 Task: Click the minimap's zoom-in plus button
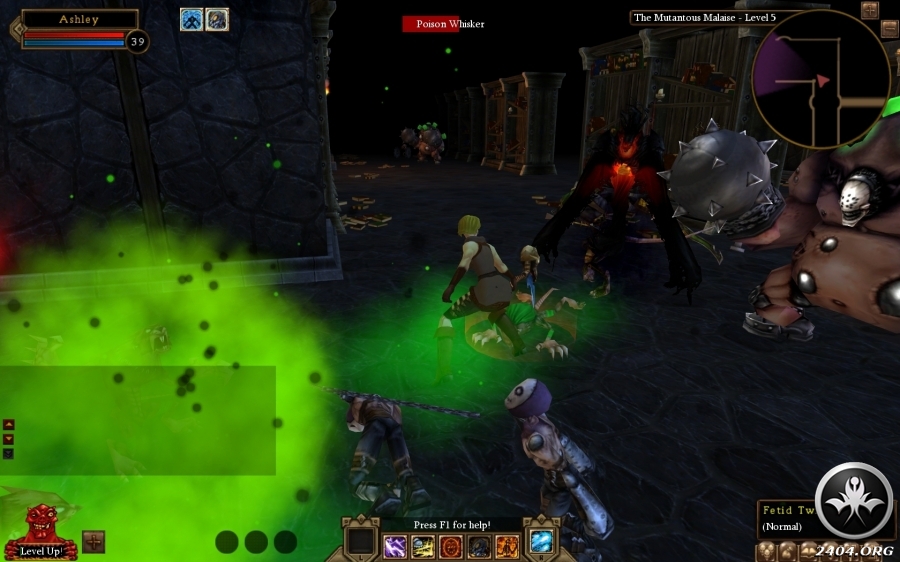click(x=869, y=10)
